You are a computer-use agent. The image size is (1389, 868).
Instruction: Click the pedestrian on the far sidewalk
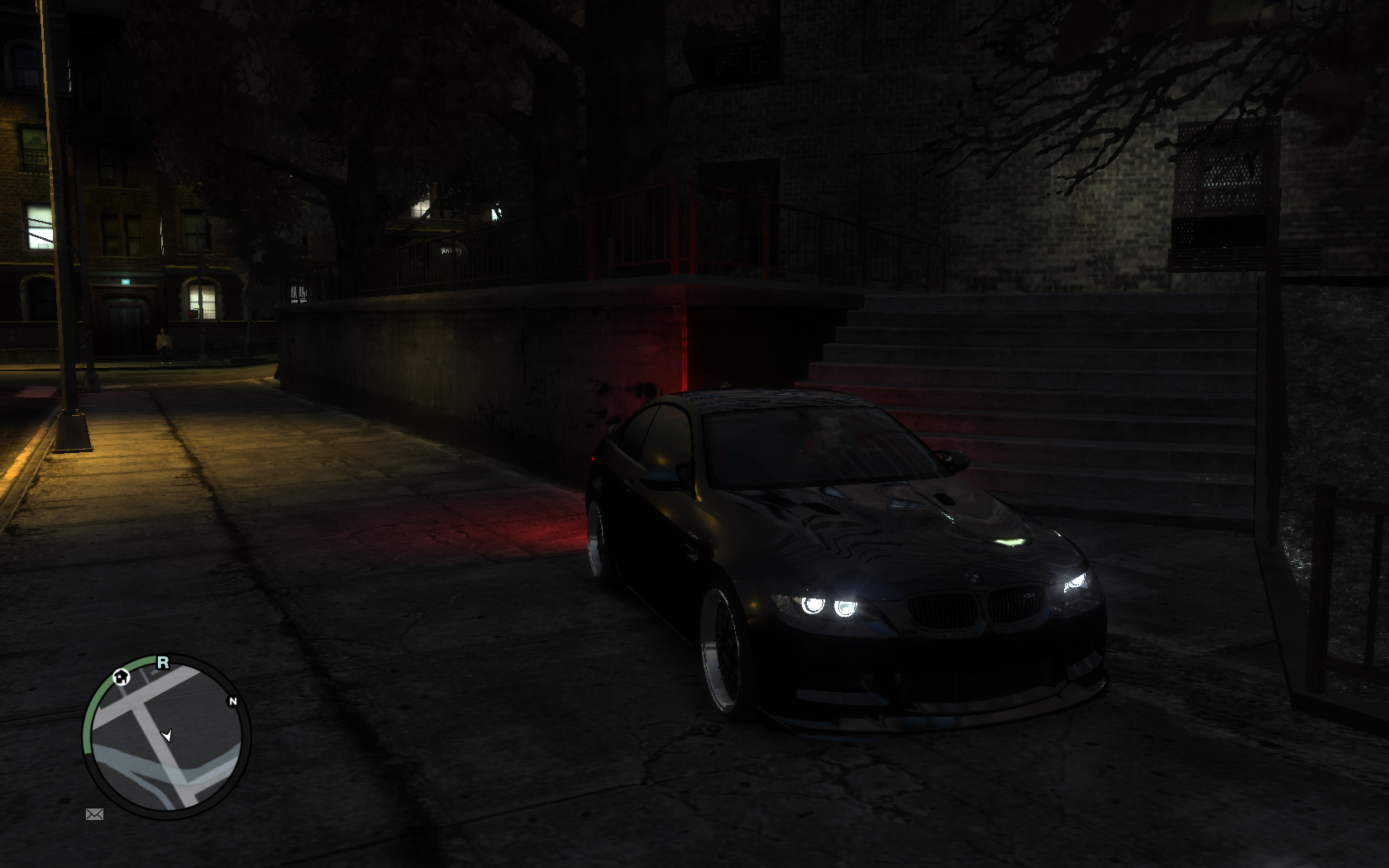[162, 343]
